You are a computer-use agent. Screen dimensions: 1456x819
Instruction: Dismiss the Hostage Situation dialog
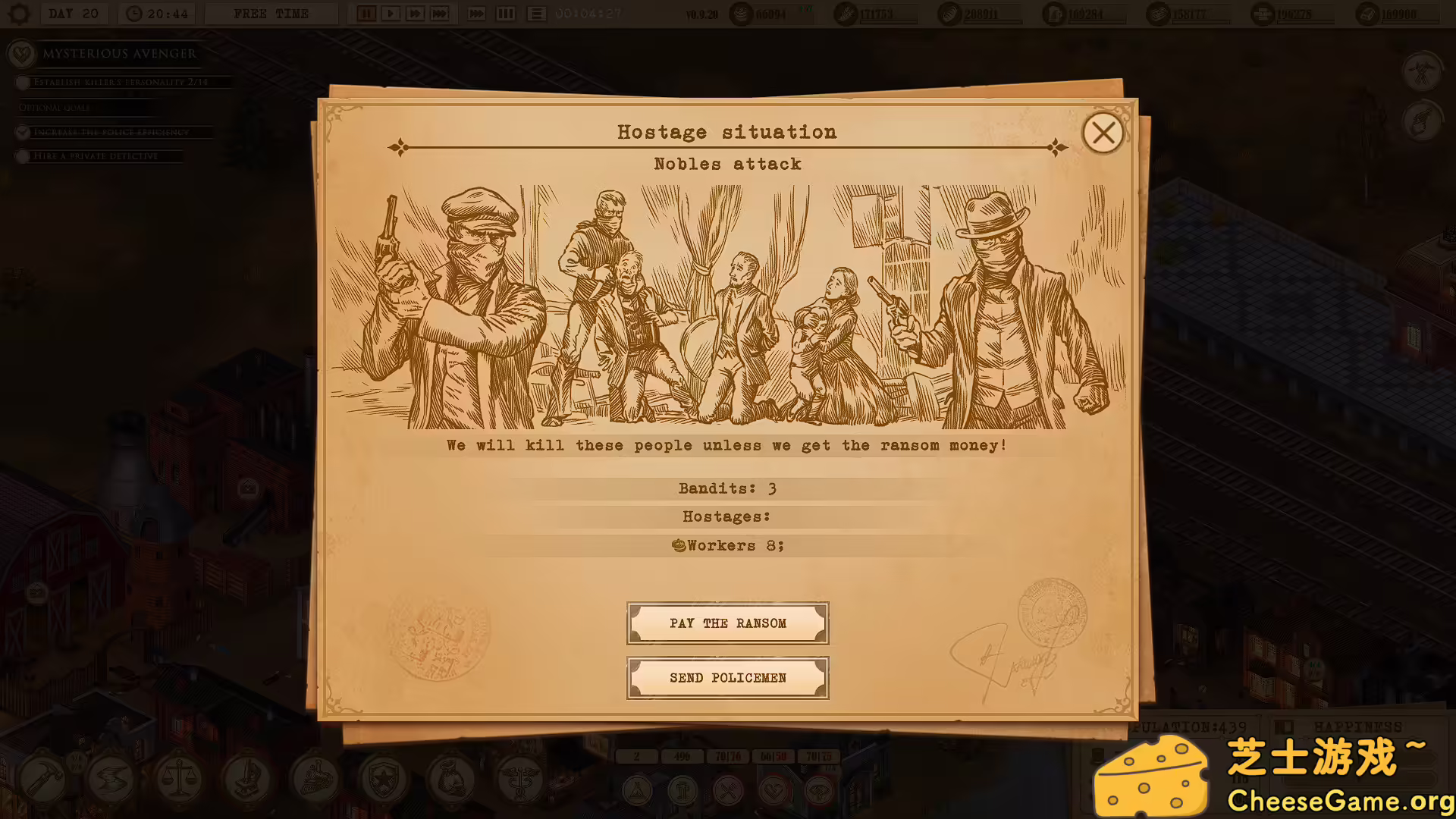tap(1103, 133)
